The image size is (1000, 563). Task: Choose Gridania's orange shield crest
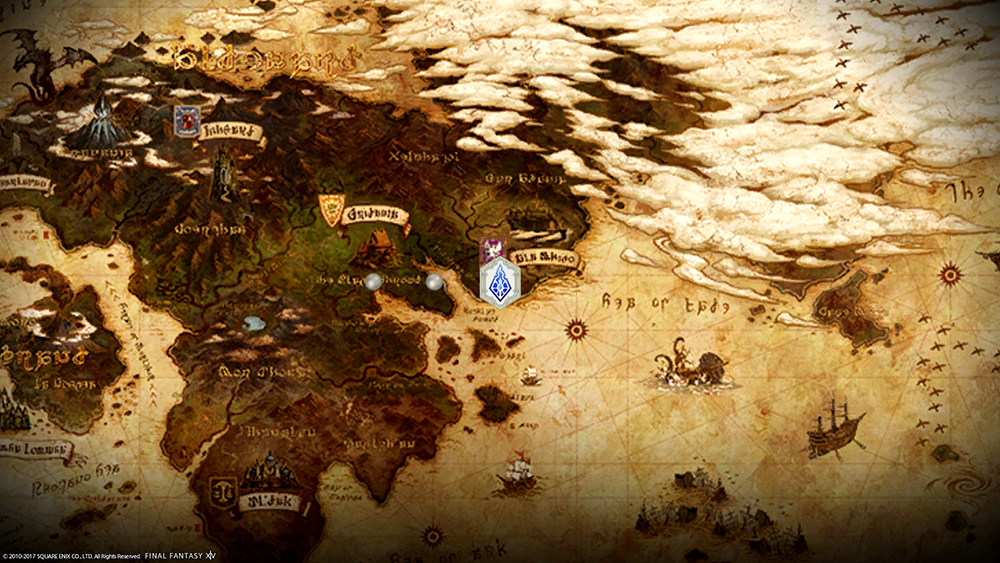[x=330, y=208]
